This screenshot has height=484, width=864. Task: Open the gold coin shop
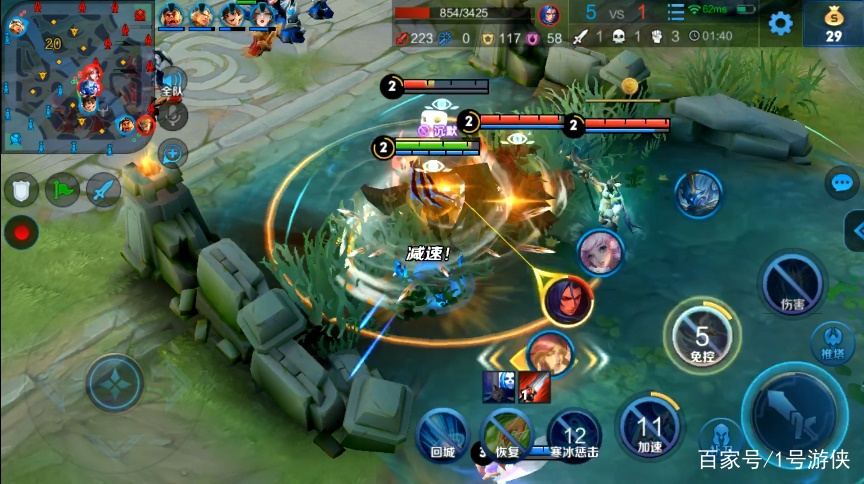(834, 24)
